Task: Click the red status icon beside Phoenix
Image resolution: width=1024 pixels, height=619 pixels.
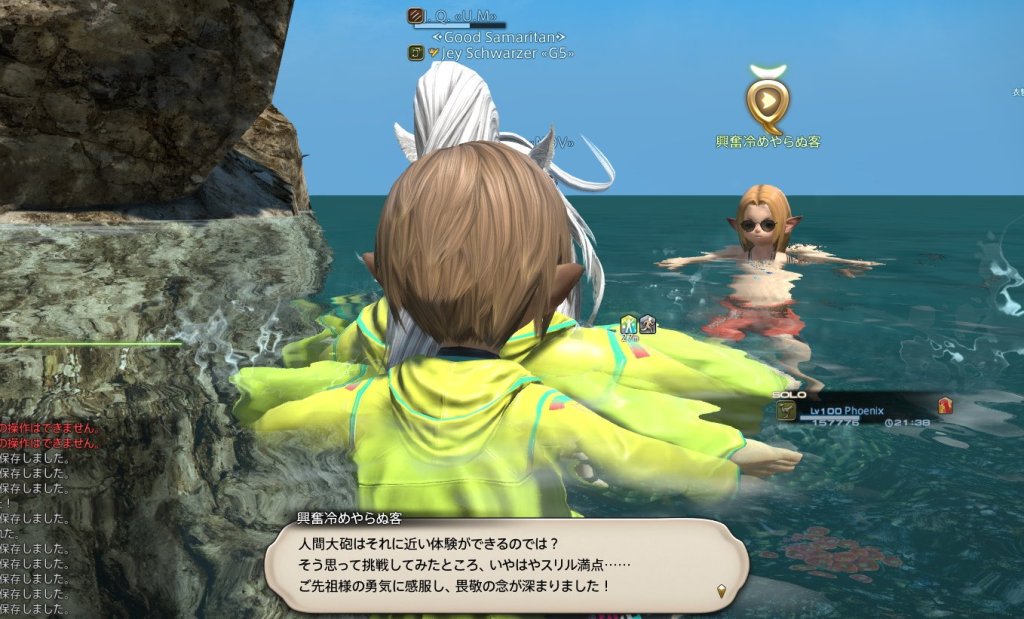Action: point(945,405)
